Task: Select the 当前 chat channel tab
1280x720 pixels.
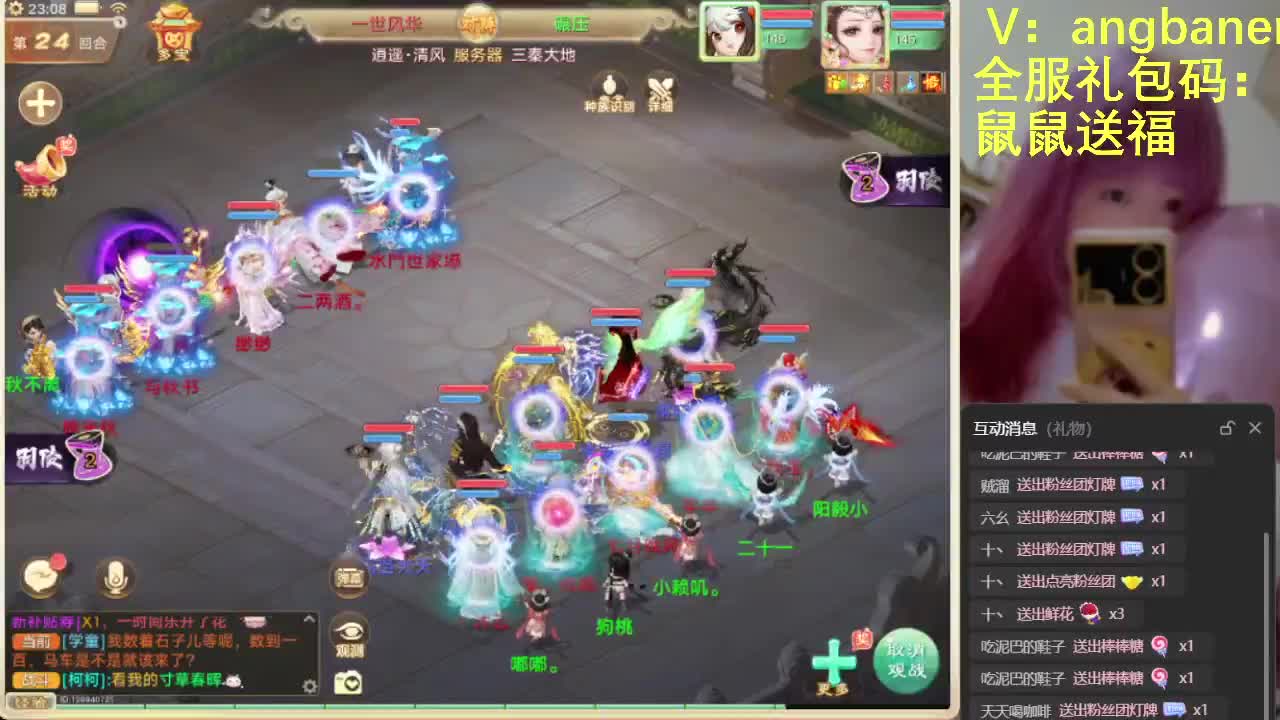Action: click(x=34, y=641)
